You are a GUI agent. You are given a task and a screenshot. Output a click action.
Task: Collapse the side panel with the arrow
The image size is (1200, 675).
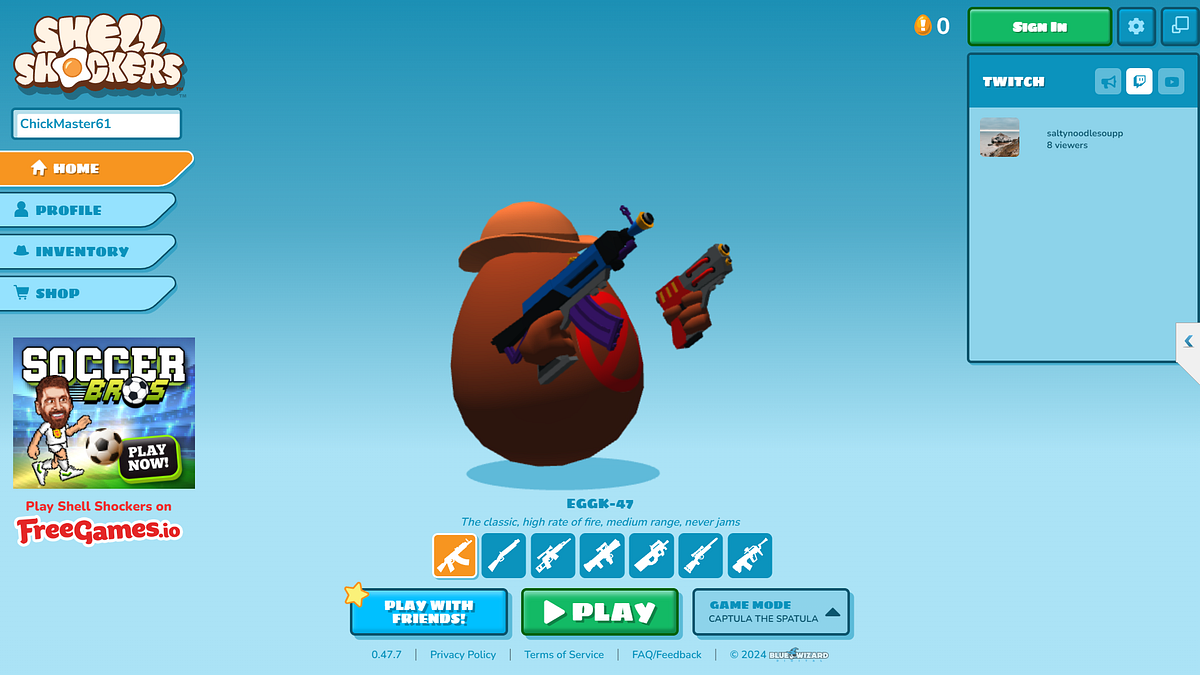1188,342
